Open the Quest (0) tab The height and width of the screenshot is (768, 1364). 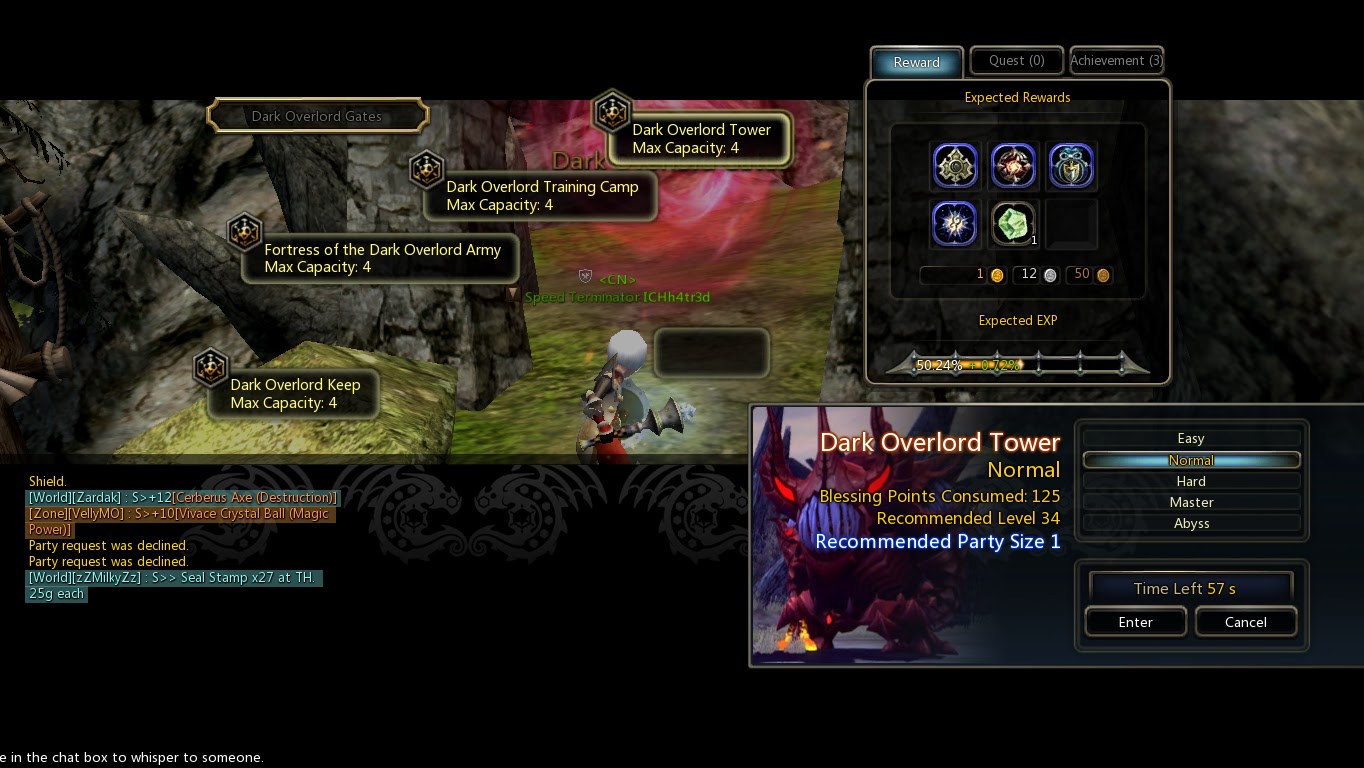(x=1016, y=60)
